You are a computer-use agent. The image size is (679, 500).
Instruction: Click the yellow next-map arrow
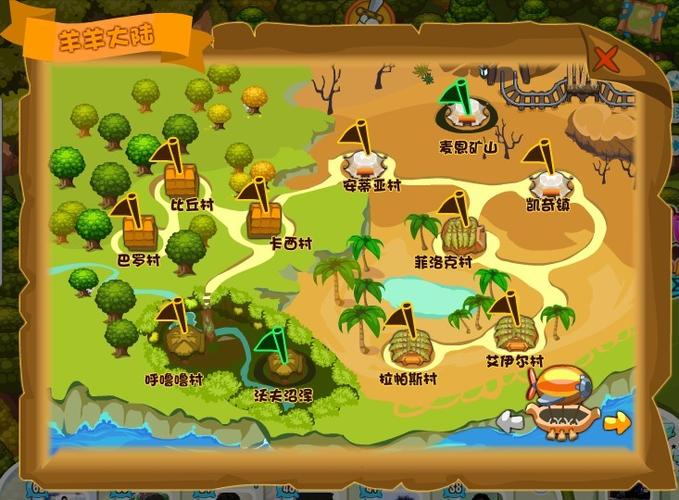coord(617,422)
